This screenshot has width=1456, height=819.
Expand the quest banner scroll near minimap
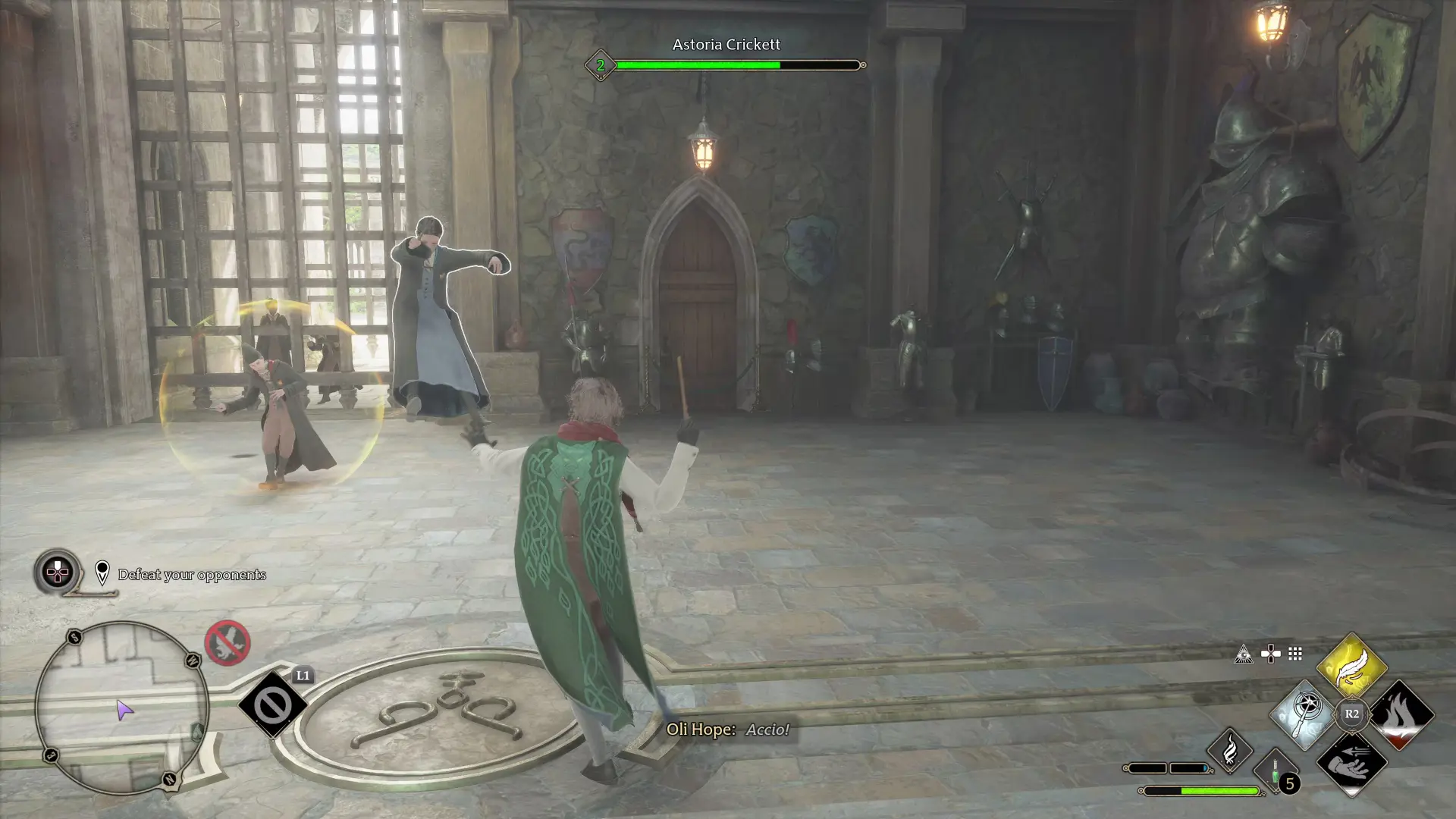pos(91,594)
